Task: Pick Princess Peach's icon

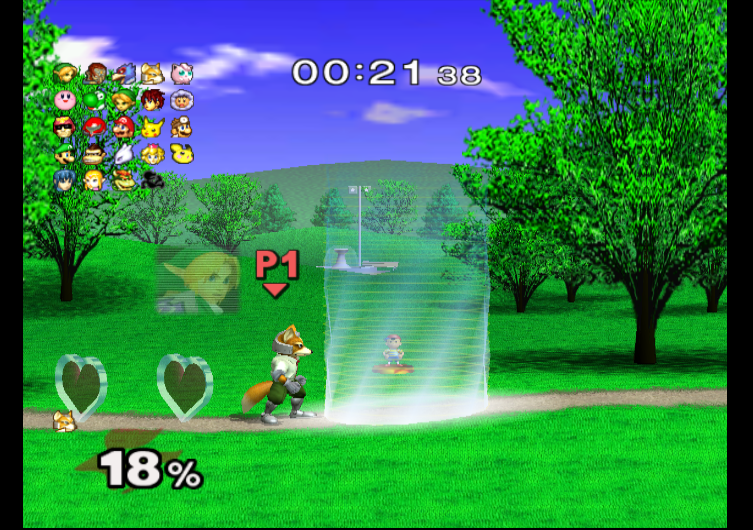Action: point(153,154)
